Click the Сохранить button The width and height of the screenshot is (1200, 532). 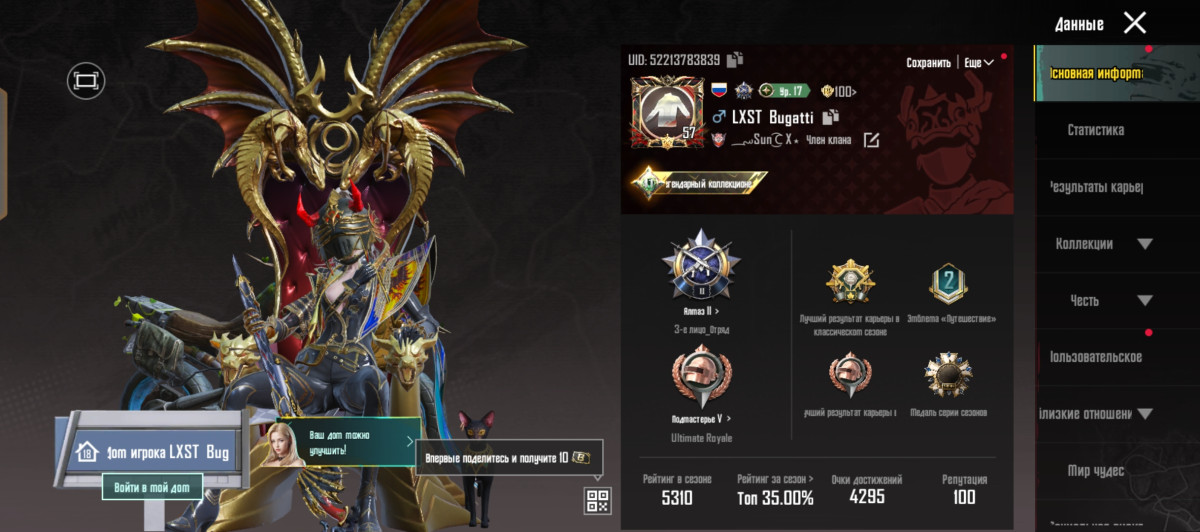tap(928, 62)
